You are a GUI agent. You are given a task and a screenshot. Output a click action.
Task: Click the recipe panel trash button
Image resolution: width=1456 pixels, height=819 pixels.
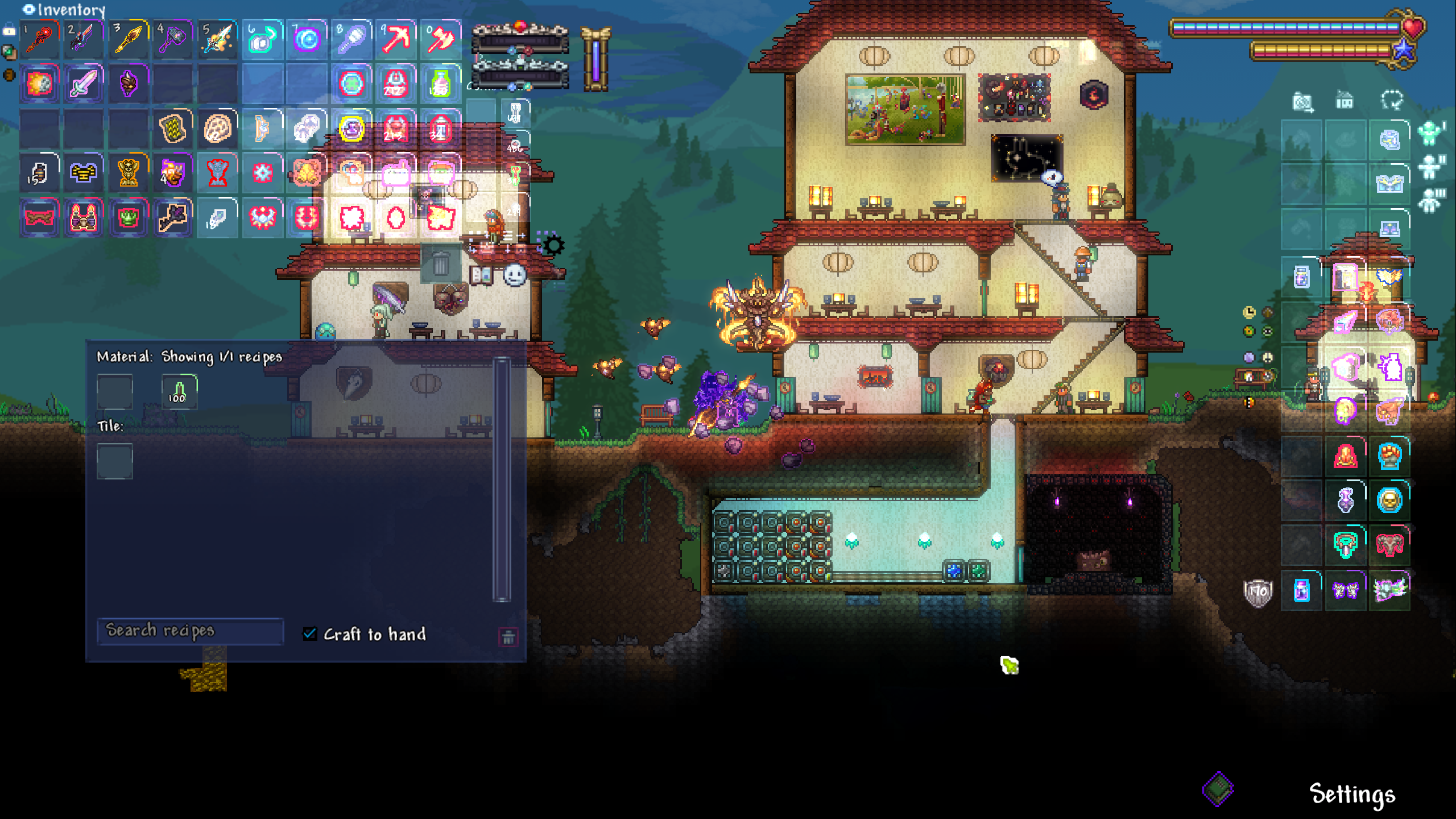[508, 637]
